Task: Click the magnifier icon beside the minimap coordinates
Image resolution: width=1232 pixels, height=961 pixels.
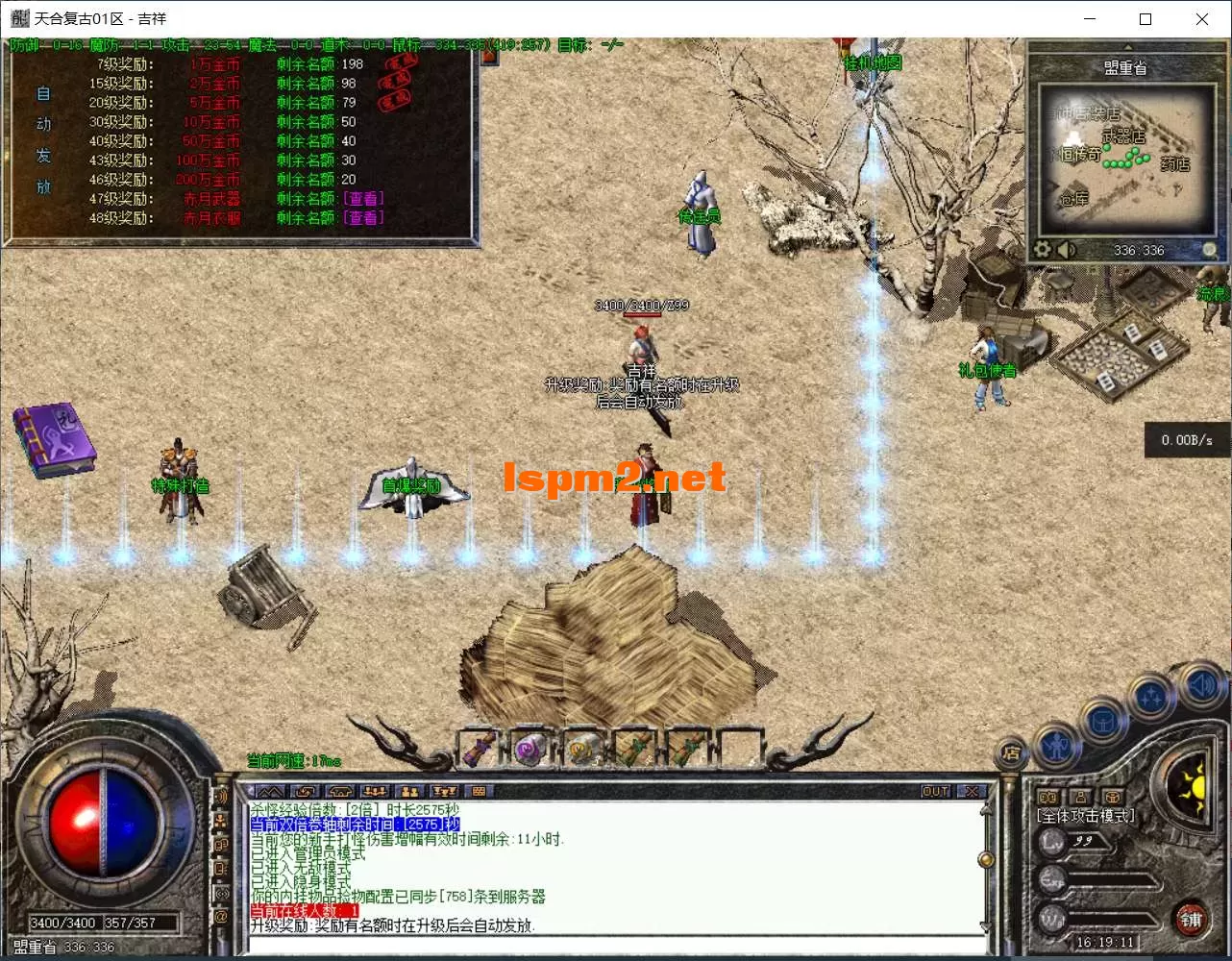Action: point(1210,250)
